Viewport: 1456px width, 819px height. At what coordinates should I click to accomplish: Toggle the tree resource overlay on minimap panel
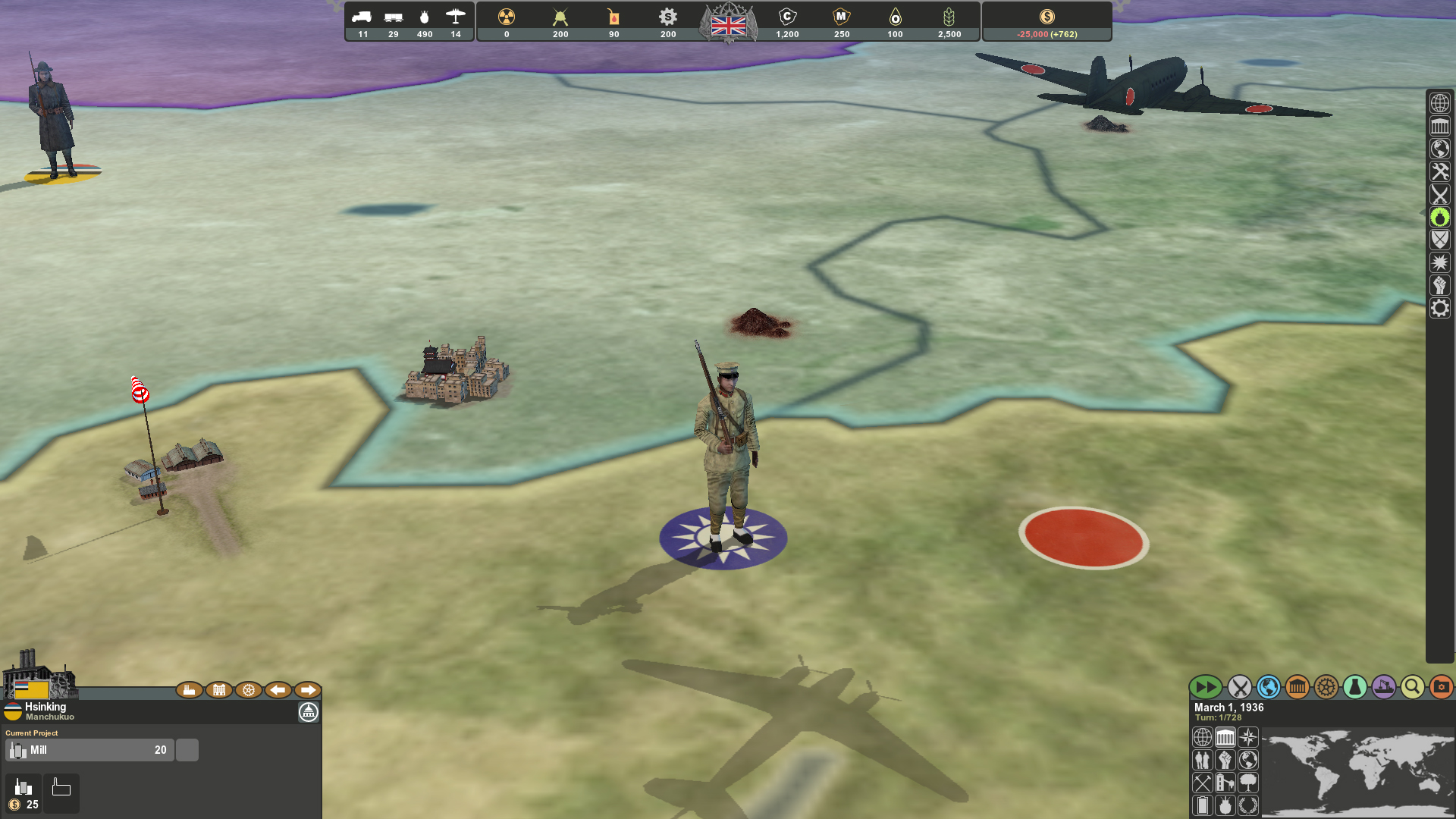1247,782
